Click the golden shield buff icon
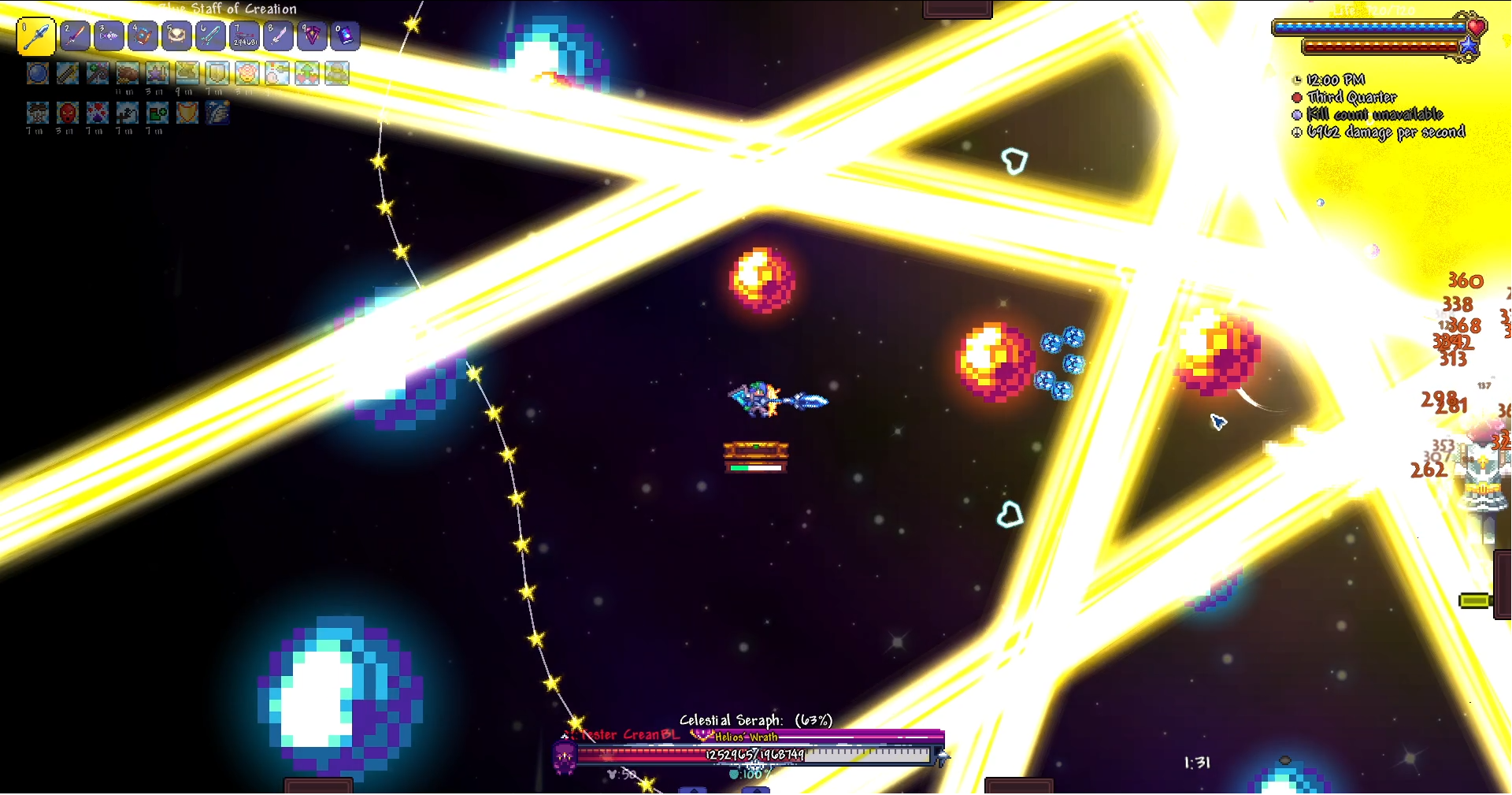This screenshot has height=795, width=1512. [187, 113]
